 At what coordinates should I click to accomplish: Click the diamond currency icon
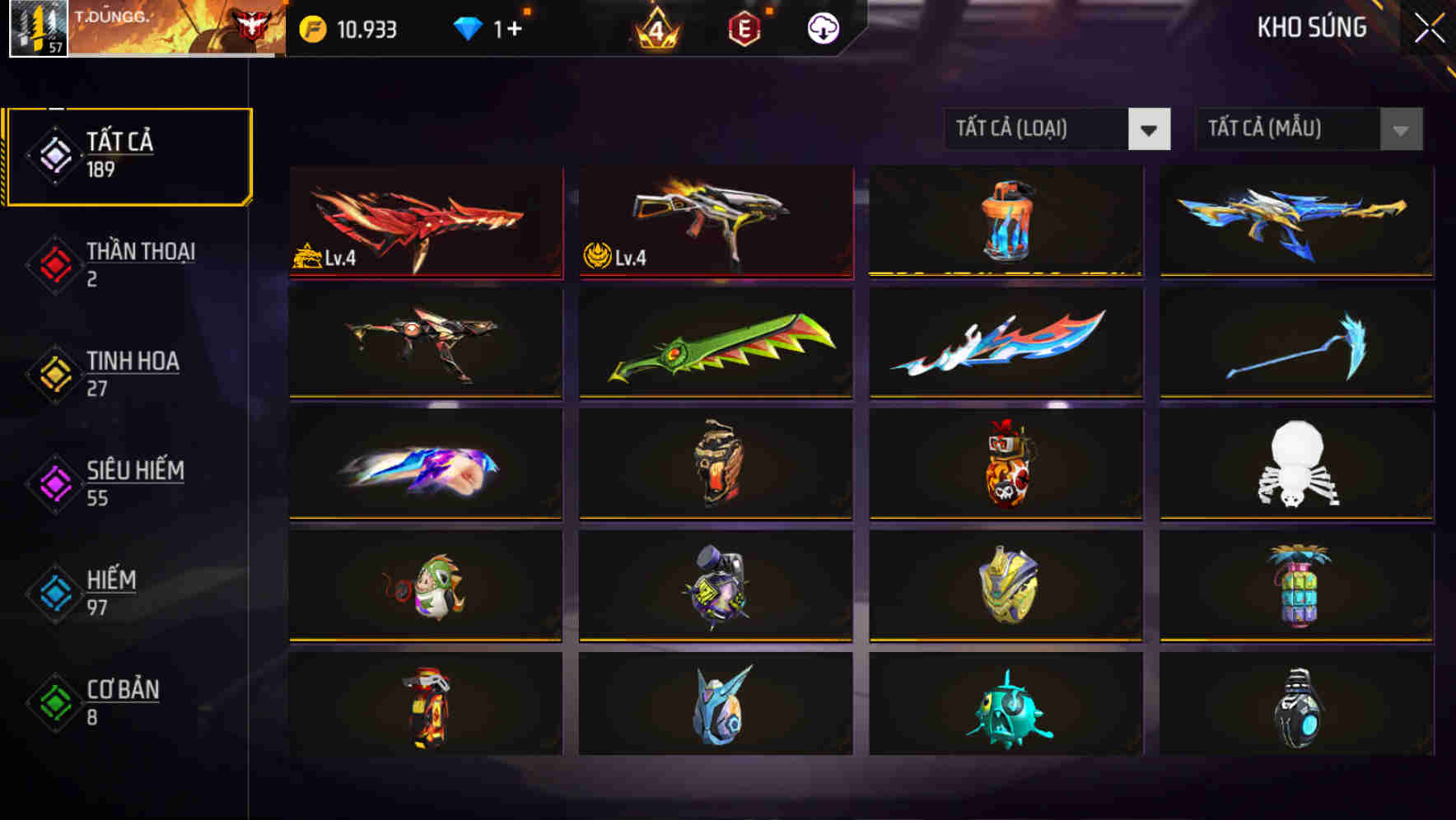tap(467, 29)
